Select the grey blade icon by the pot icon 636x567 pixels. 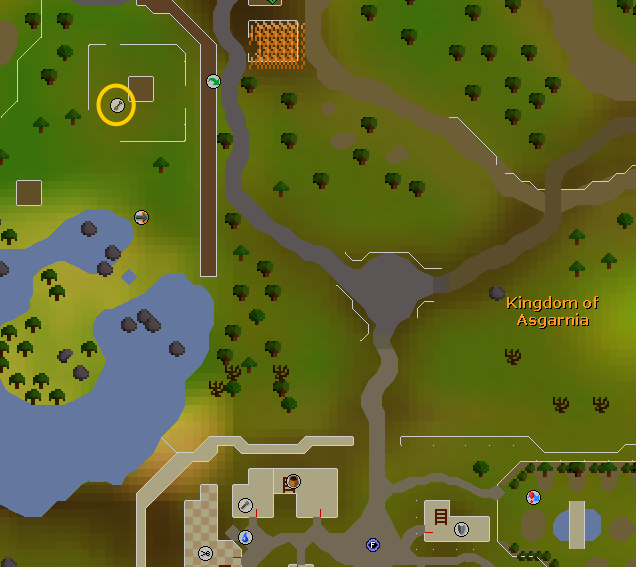pyautogui.click(x=245, y=505)
